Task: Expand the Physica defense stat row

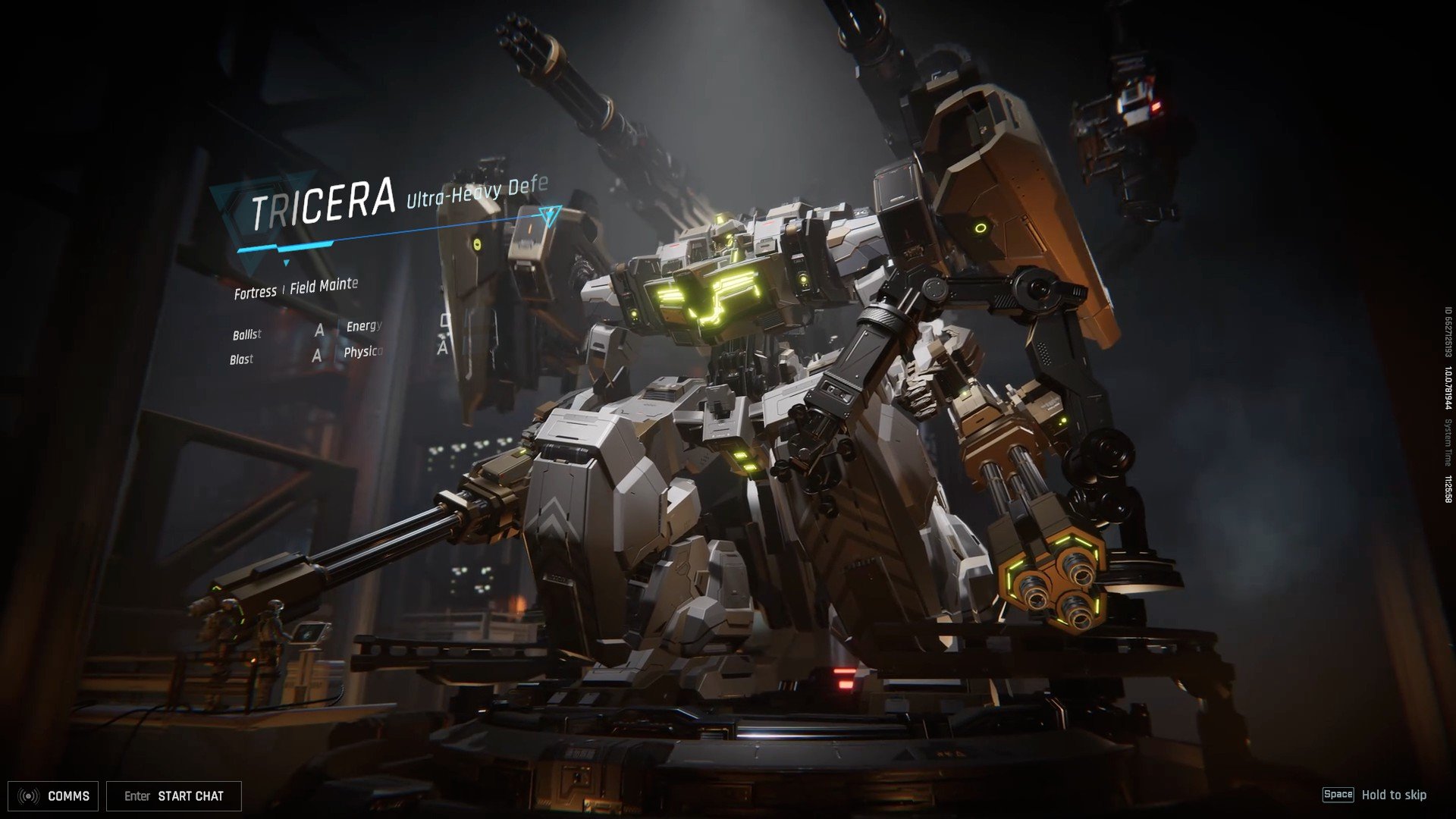Action: (363, 351)
